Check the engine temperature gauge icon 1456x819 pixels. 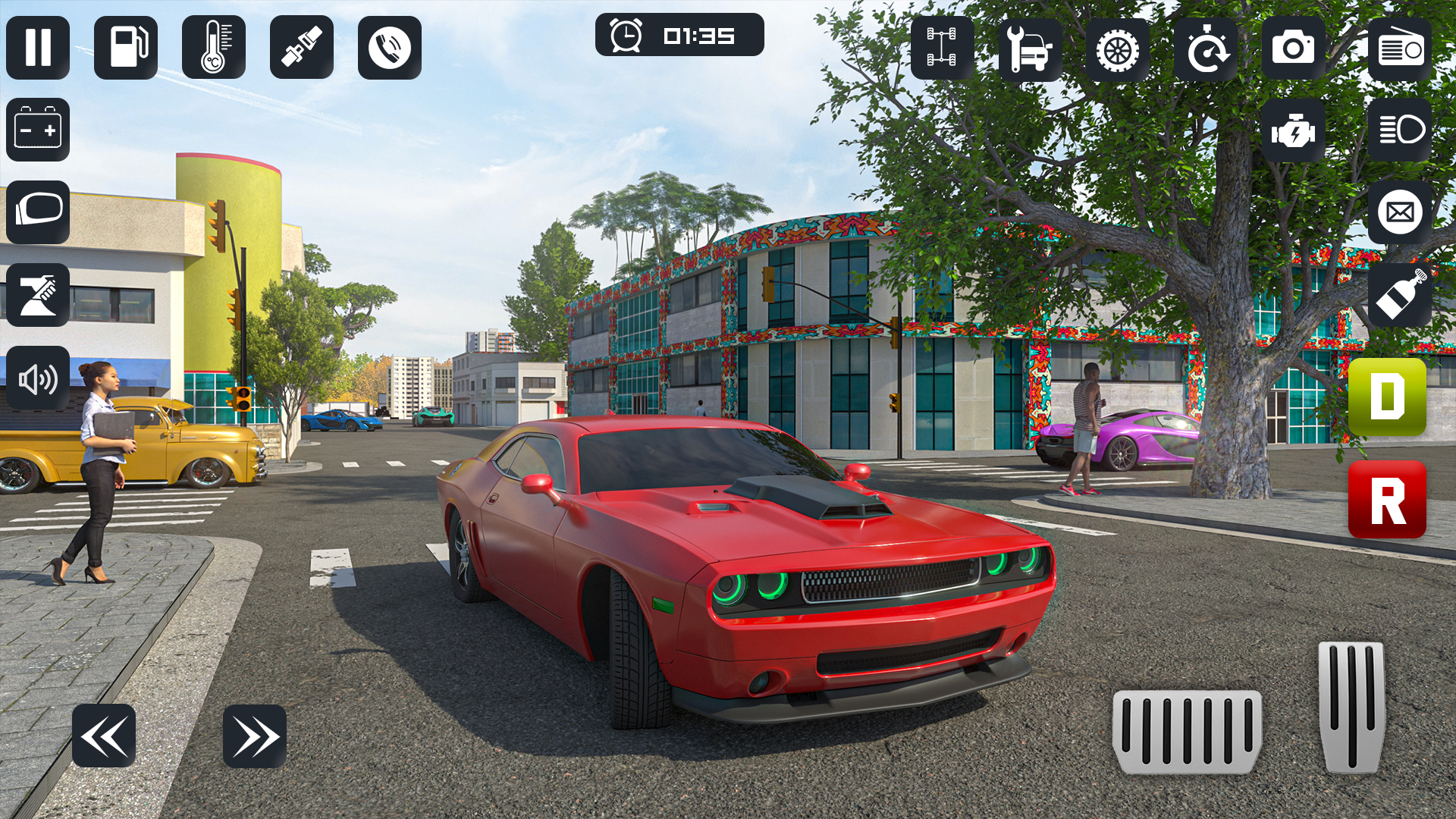click(214, 47)
